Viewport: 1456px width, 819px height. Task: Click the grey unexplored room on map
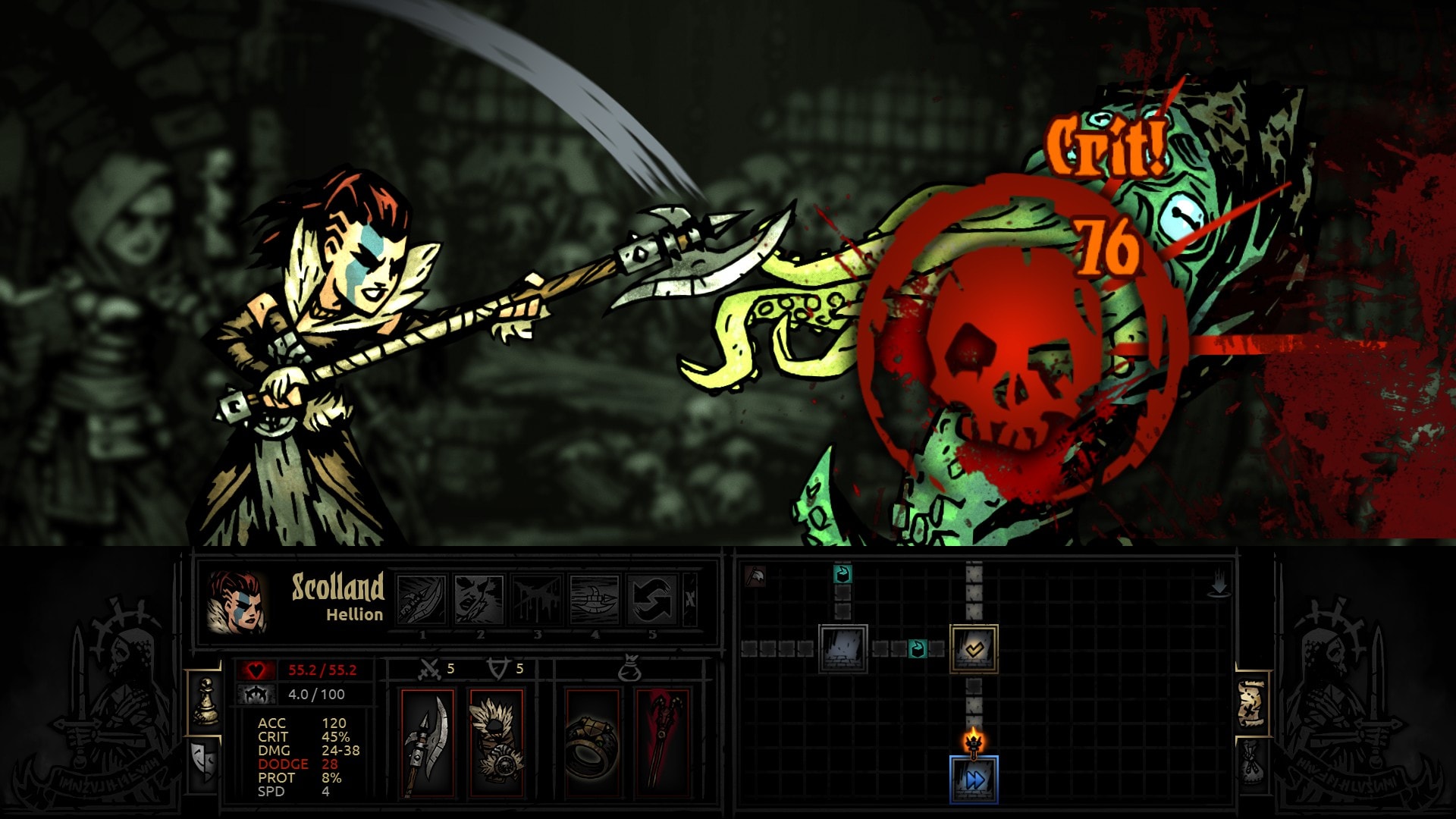843,648
